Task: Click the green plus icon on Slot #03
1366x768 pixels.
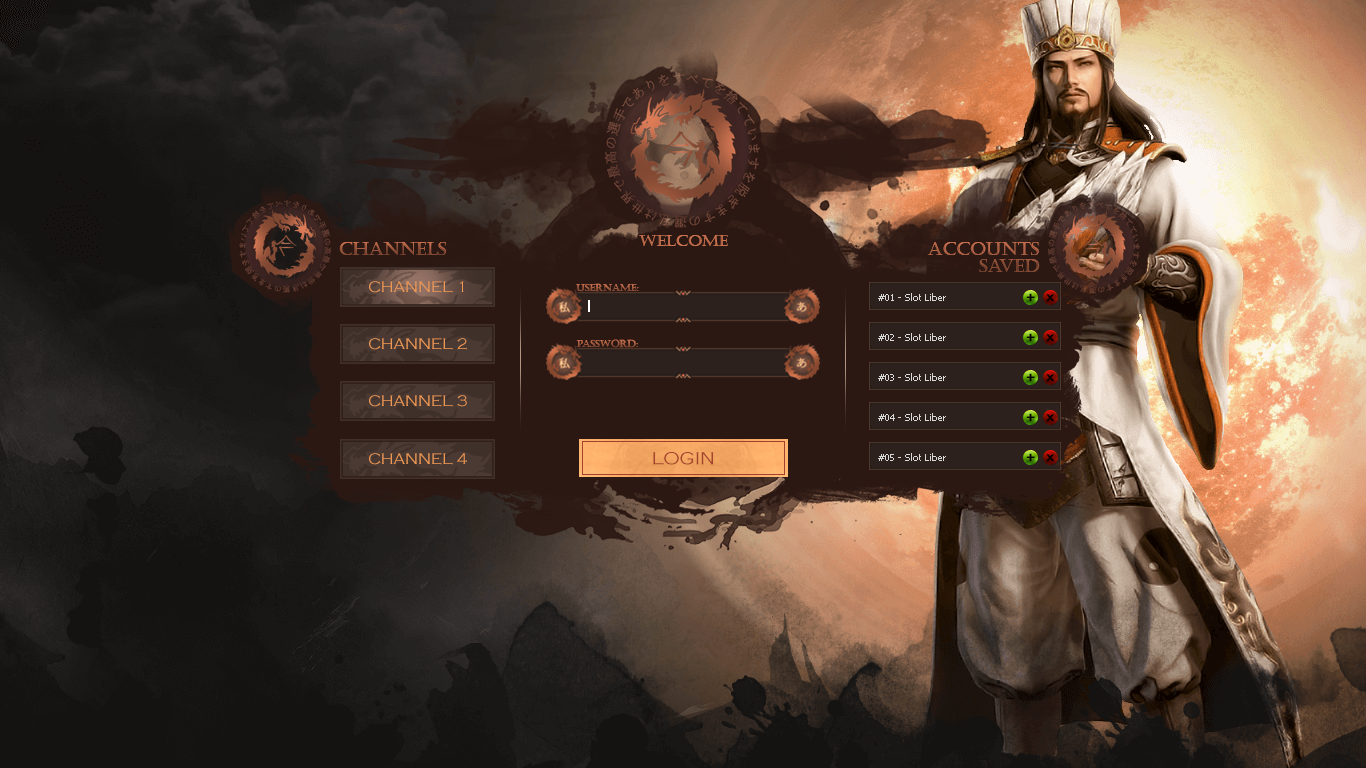Action: coord(1030,377)
